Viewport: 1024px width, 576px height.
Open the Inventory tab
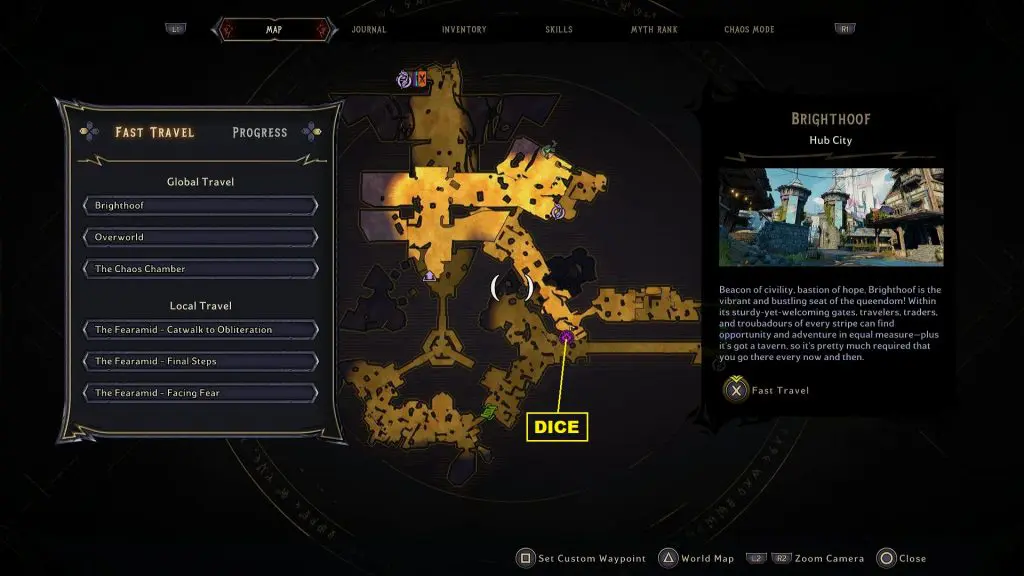coord(464,30)
